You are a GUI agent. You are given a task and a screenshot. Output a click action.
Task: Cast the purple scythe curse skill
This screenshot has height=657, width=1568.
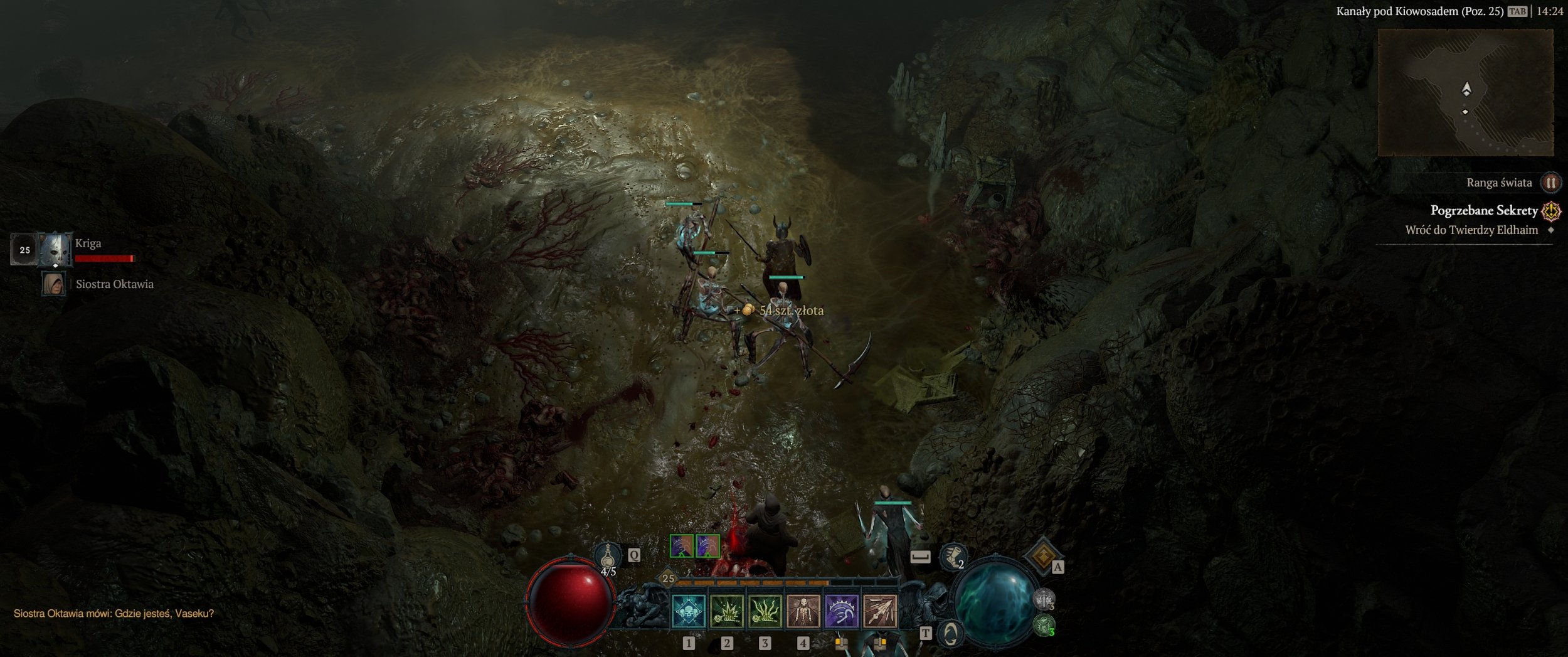[x=841, y=611]
